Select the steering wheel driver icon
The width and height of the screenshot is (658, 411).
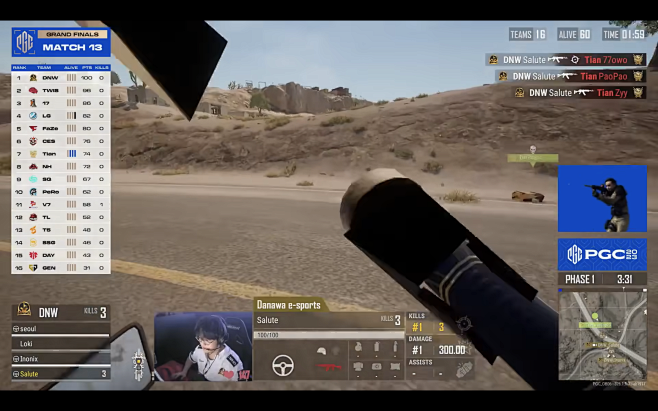coord(284,365)
